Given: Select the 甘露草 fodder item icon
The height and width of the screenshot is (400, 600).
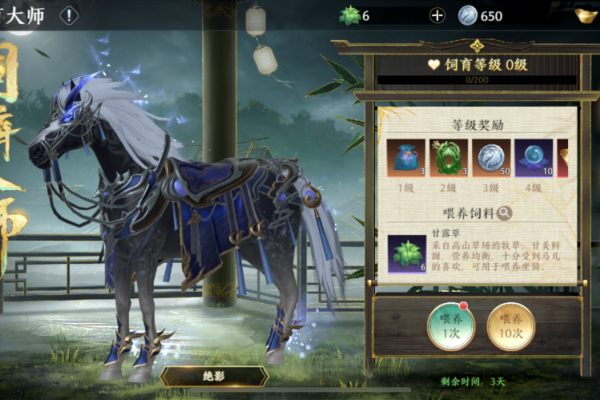Looking at the screenshot, I should (x=407, y=254).
